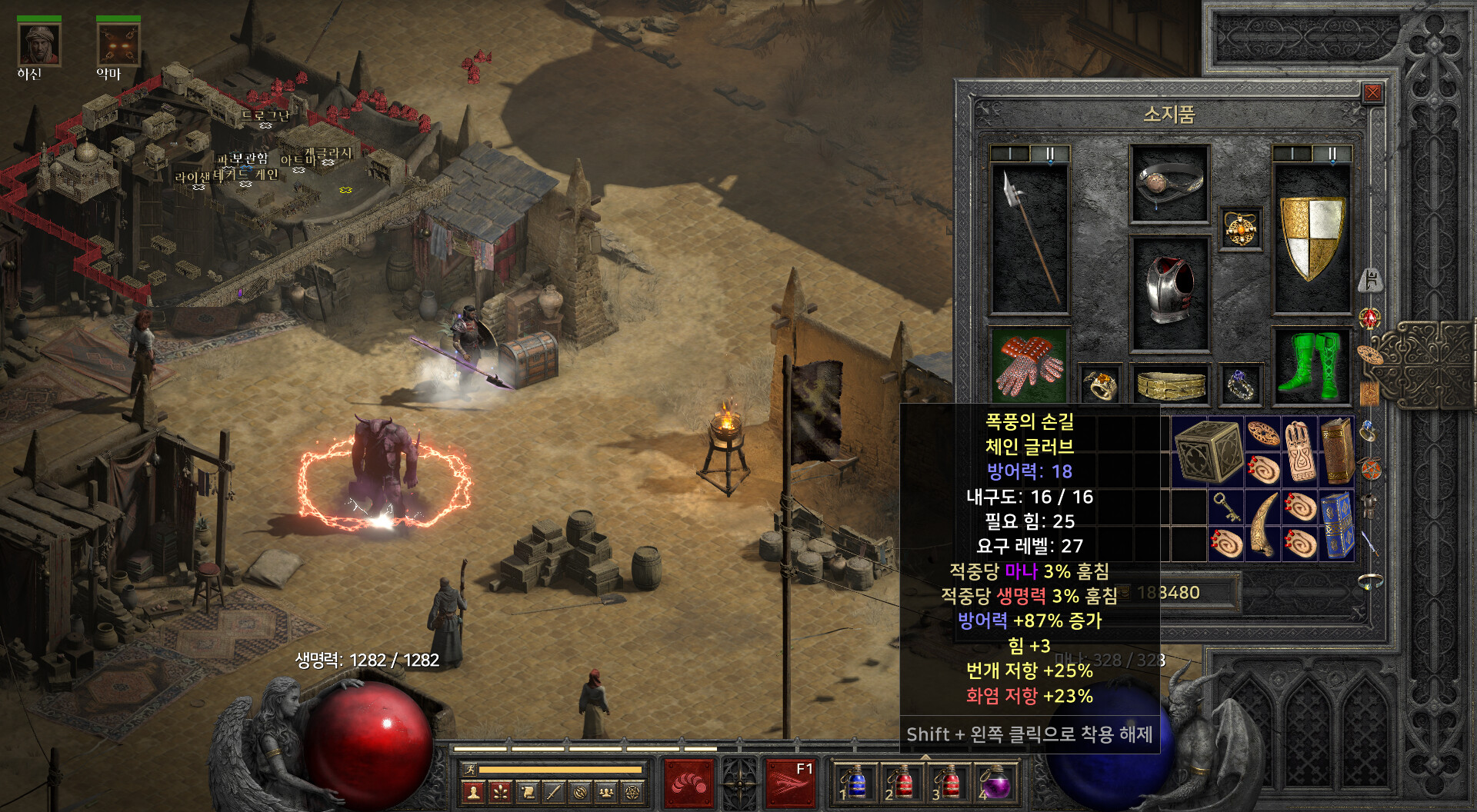The width and height of the screenshot is (1477, 812).
Task: Select the equipped amulet slot
Action: pyautogui.click(x=1240, y=229)
